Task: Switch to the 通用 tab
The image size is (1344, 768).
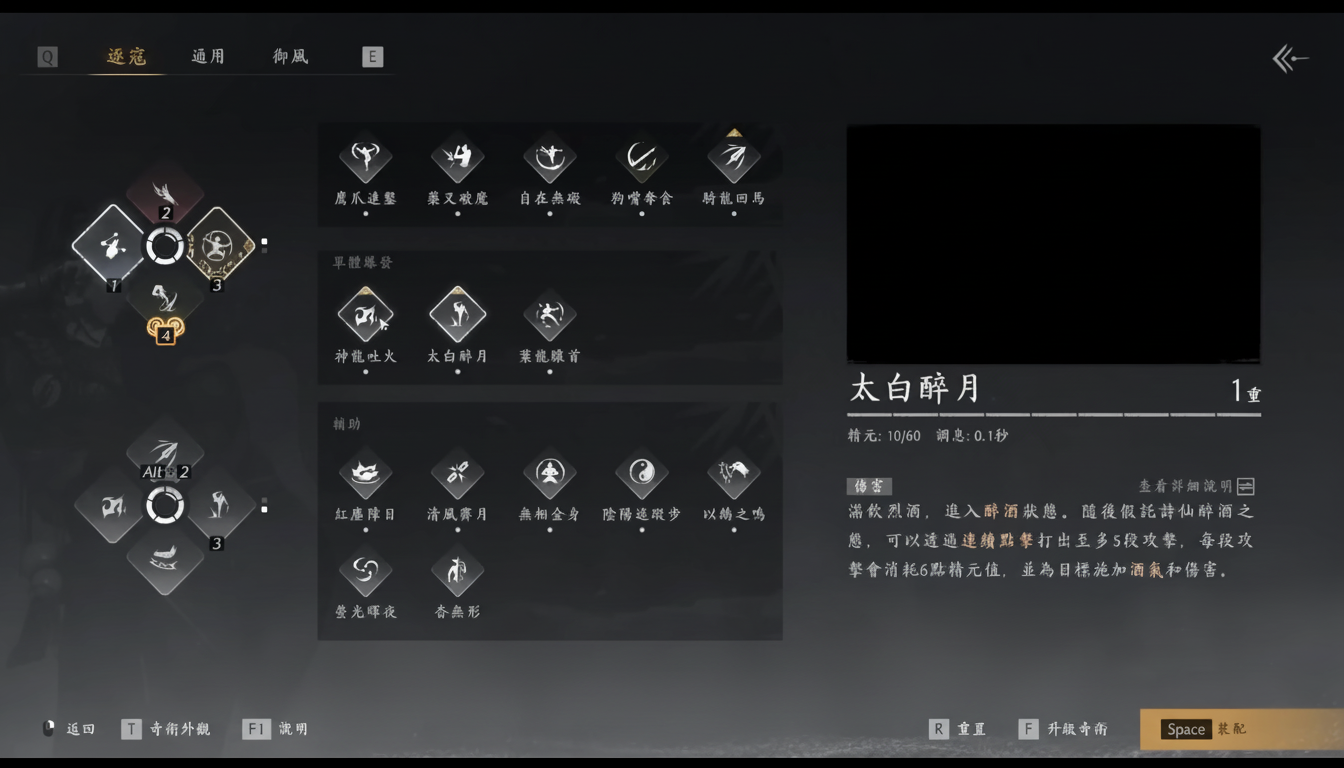Action: pos(207,57)
